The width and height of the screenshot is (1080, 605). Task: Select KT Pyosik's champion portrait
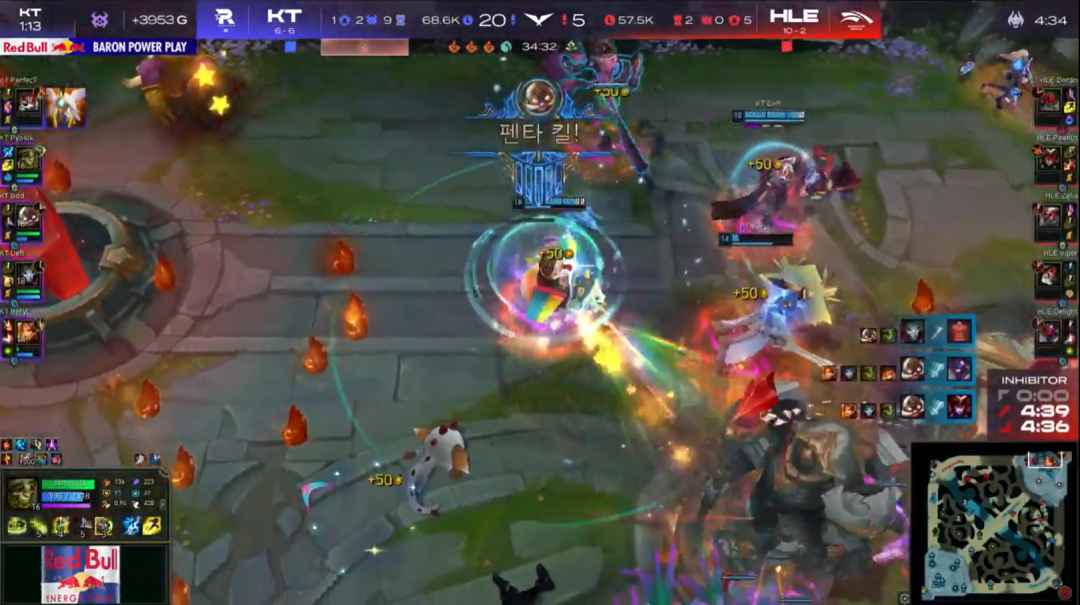(27, 160)
